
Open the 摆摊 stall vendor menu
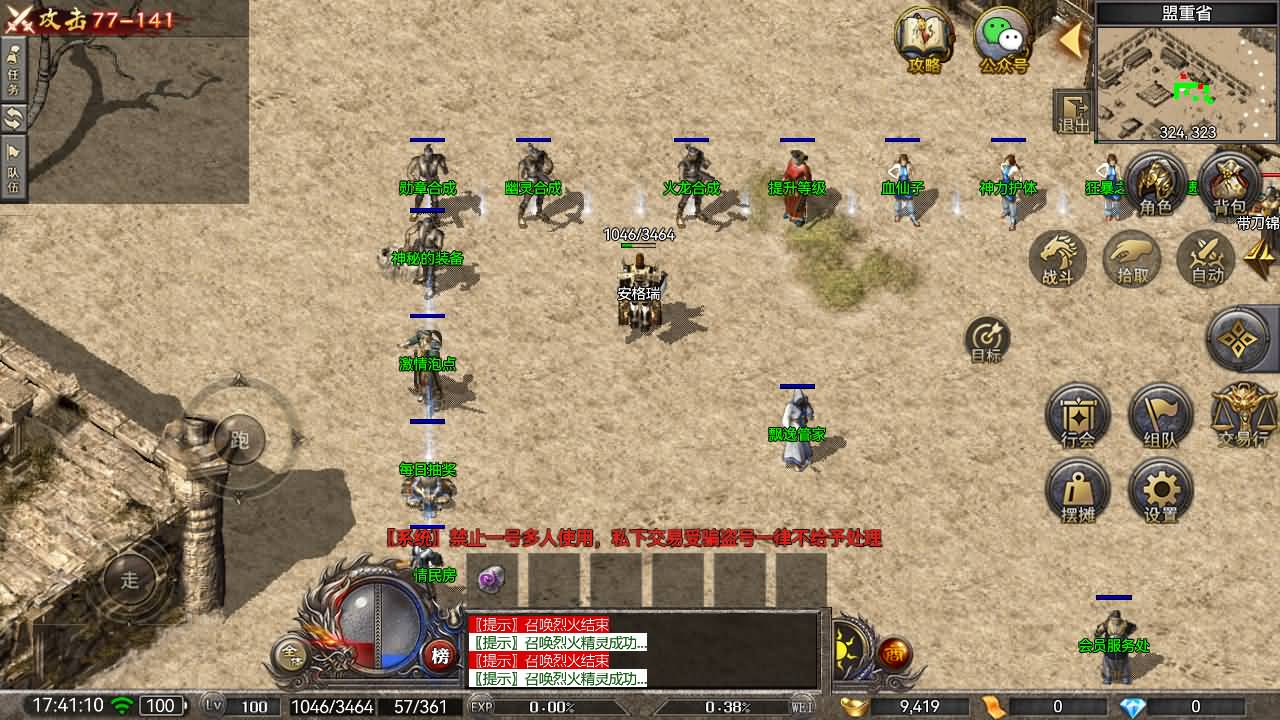1078,491
